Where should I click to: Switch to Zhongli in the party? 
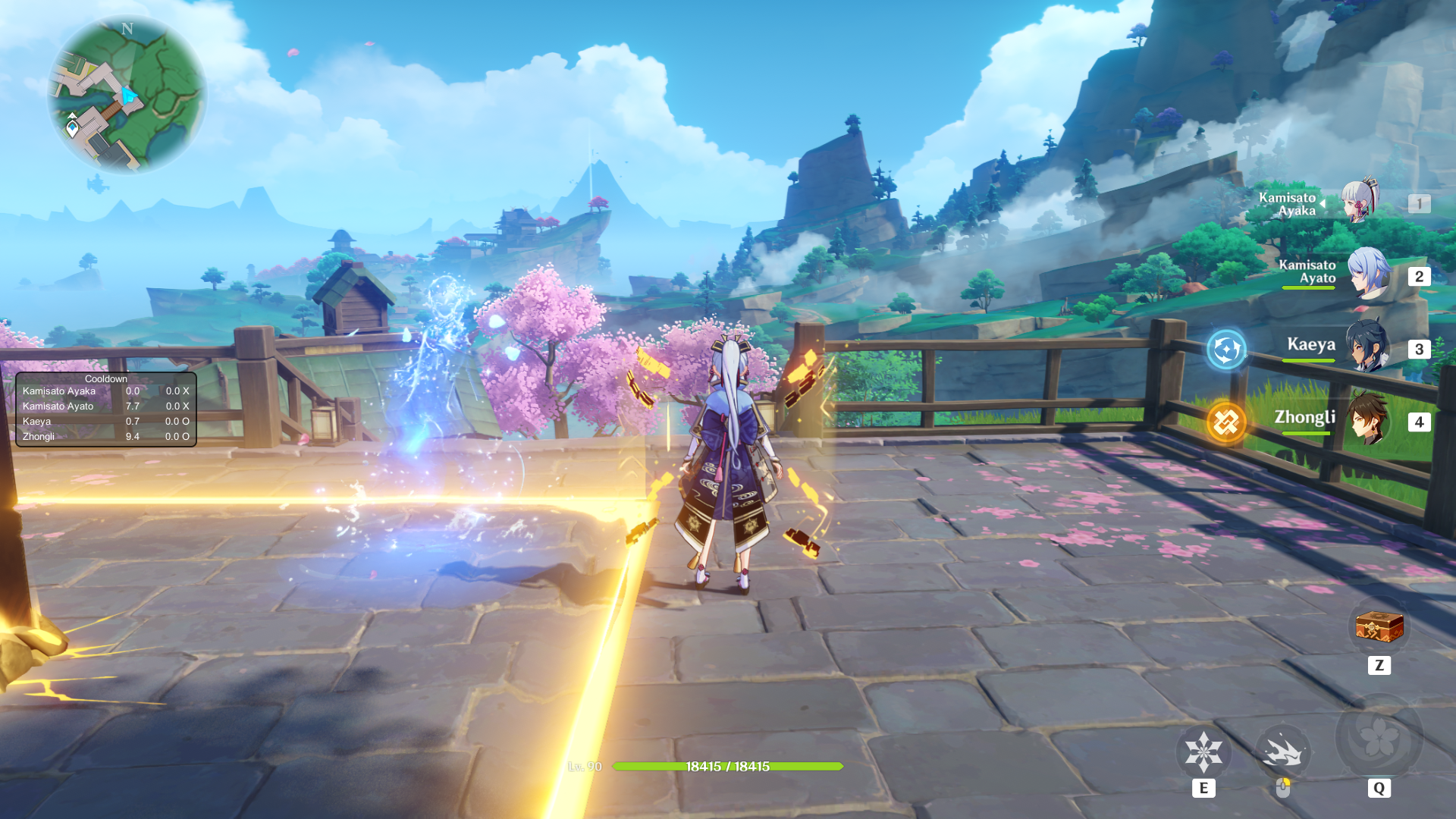tap(1367, 419)
